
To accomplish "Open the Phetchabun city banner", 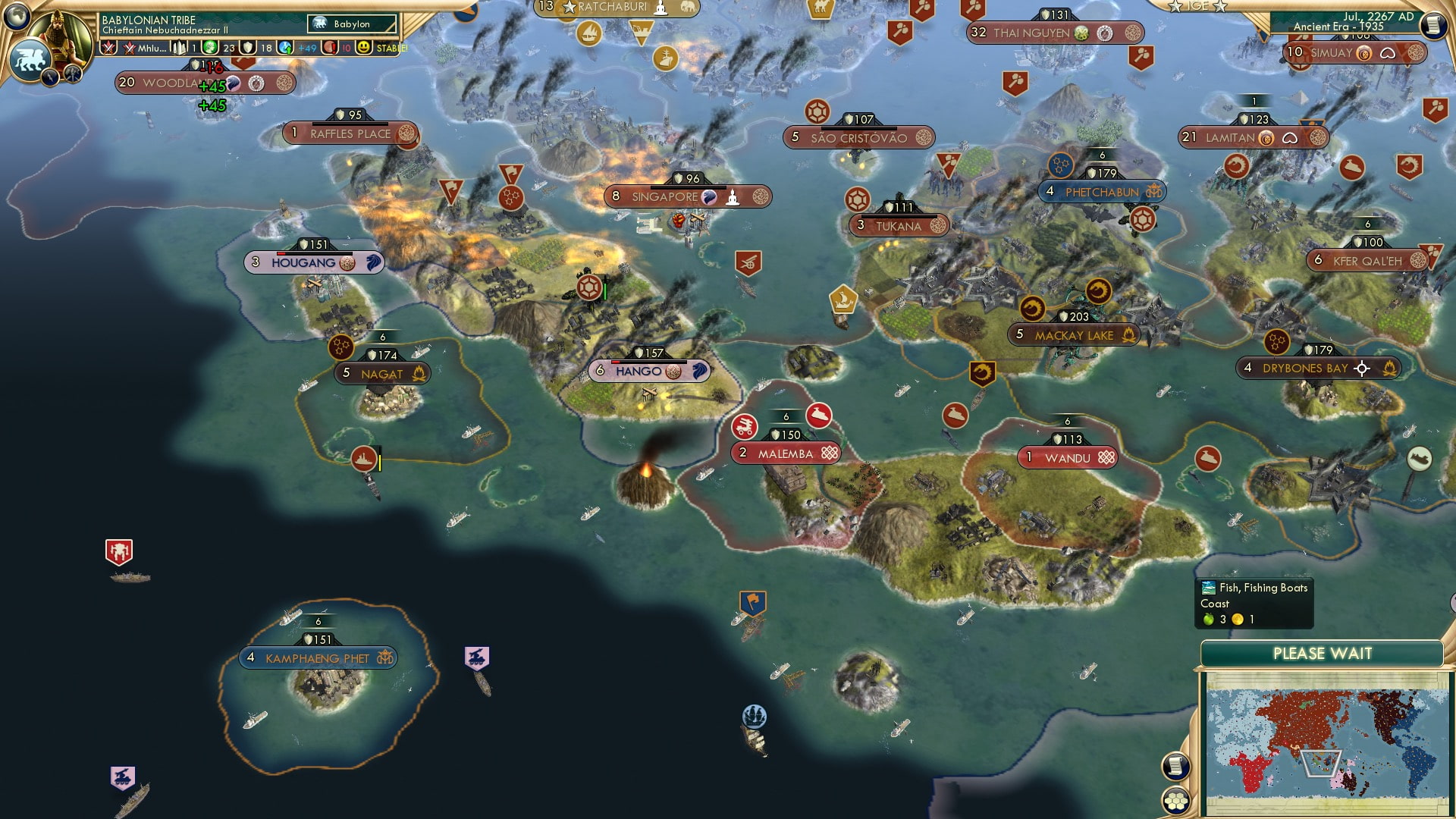I will pyautogui.click(x=1101, y=192).
